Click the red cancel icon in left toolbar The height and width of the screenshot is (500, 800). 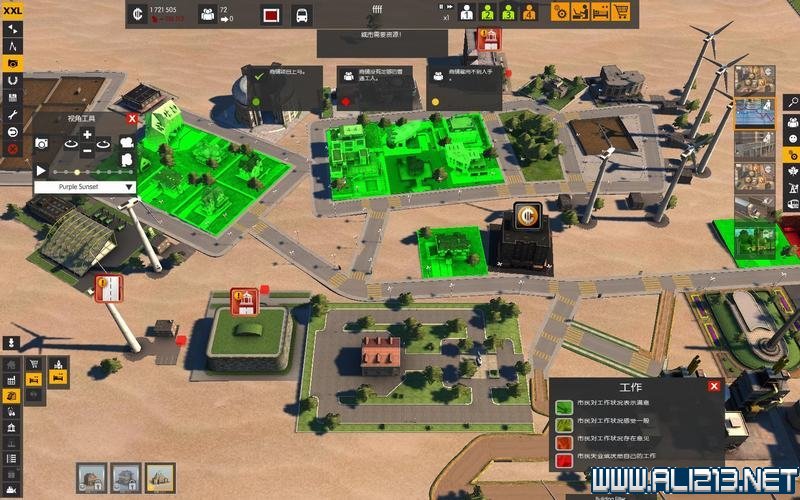click(x=12, y=149)
